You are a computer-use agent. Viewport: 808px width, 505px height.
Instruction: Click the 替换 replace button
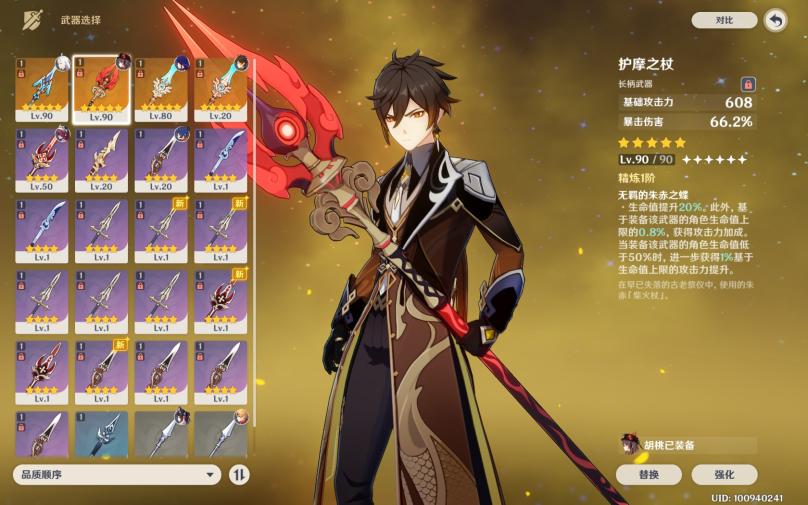coord(647,475)
